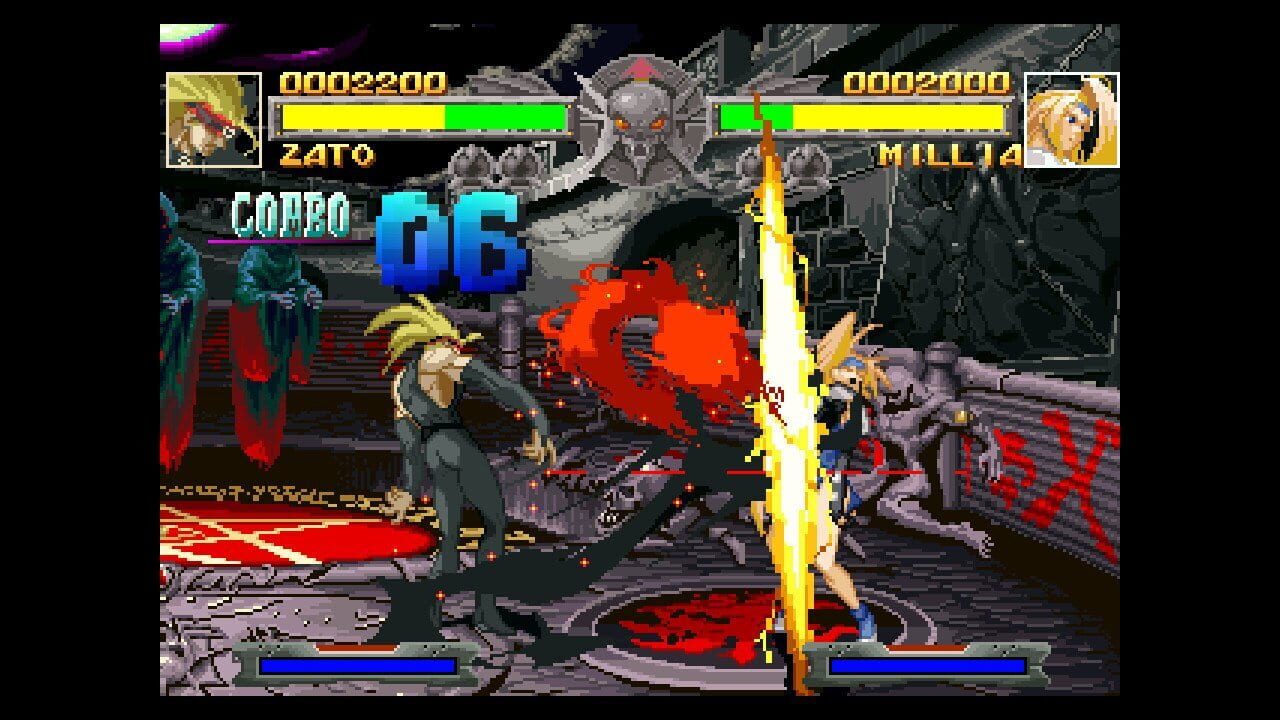Click the COMBO indicator text
Viewport: 1280px width, 720px height.
tap(293, 213)
